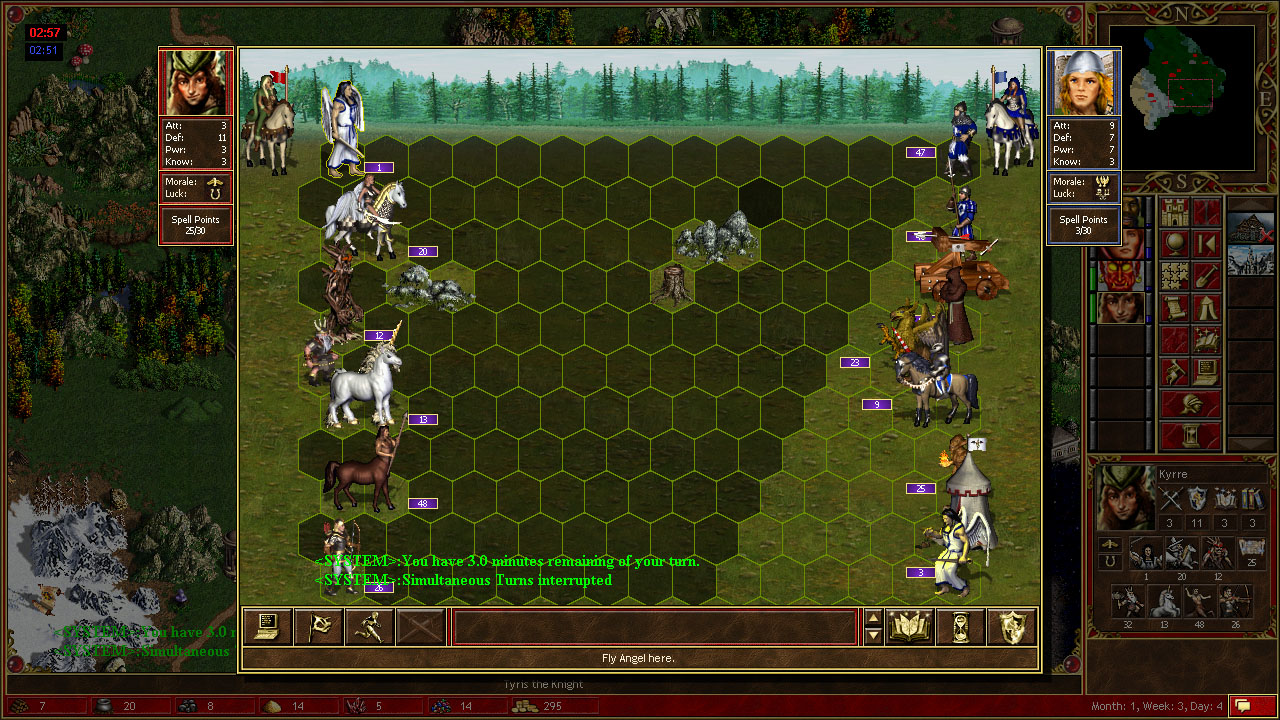The height and width of the screenshot is (720, 1280).
Task: Open the chat from the speech bubble icon
Action: 1253,706
